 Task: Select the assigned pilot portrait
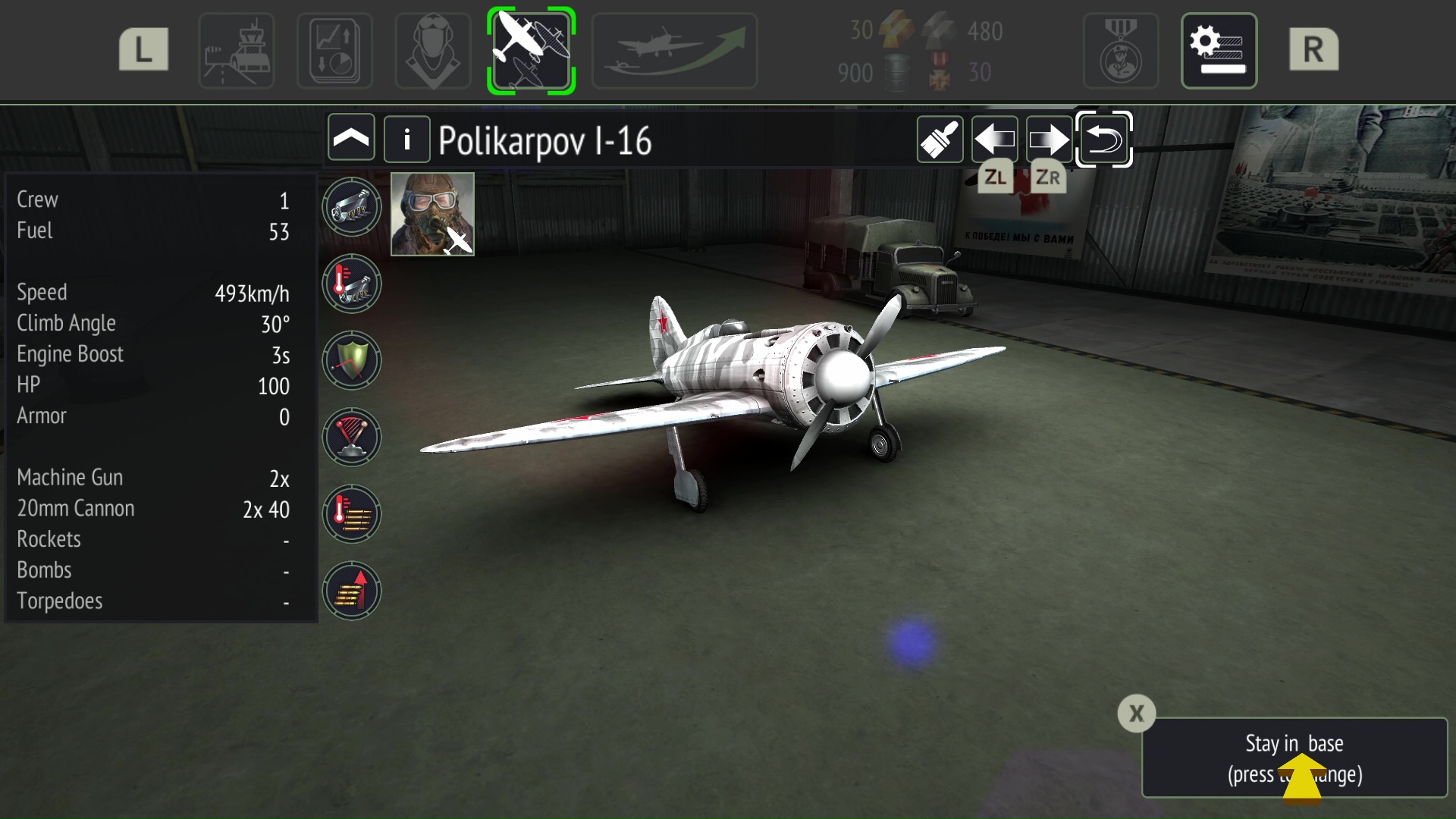(x=432, y=214)
